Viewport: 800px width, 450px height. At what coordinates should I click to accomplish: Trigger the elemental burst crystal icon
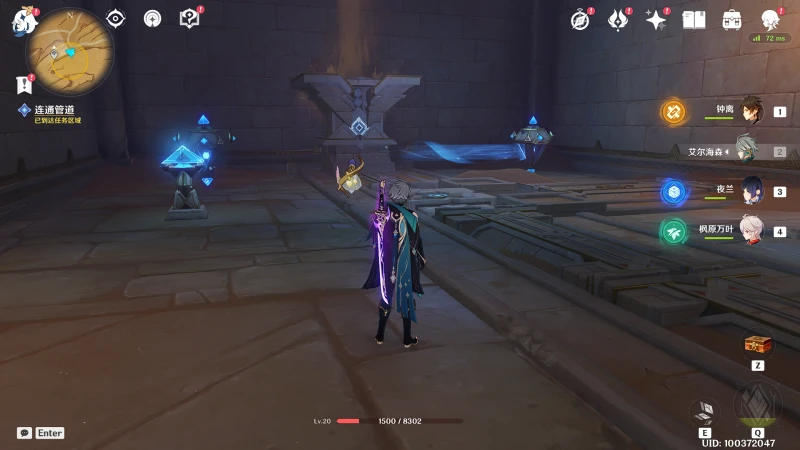click(x=757, y=404)
